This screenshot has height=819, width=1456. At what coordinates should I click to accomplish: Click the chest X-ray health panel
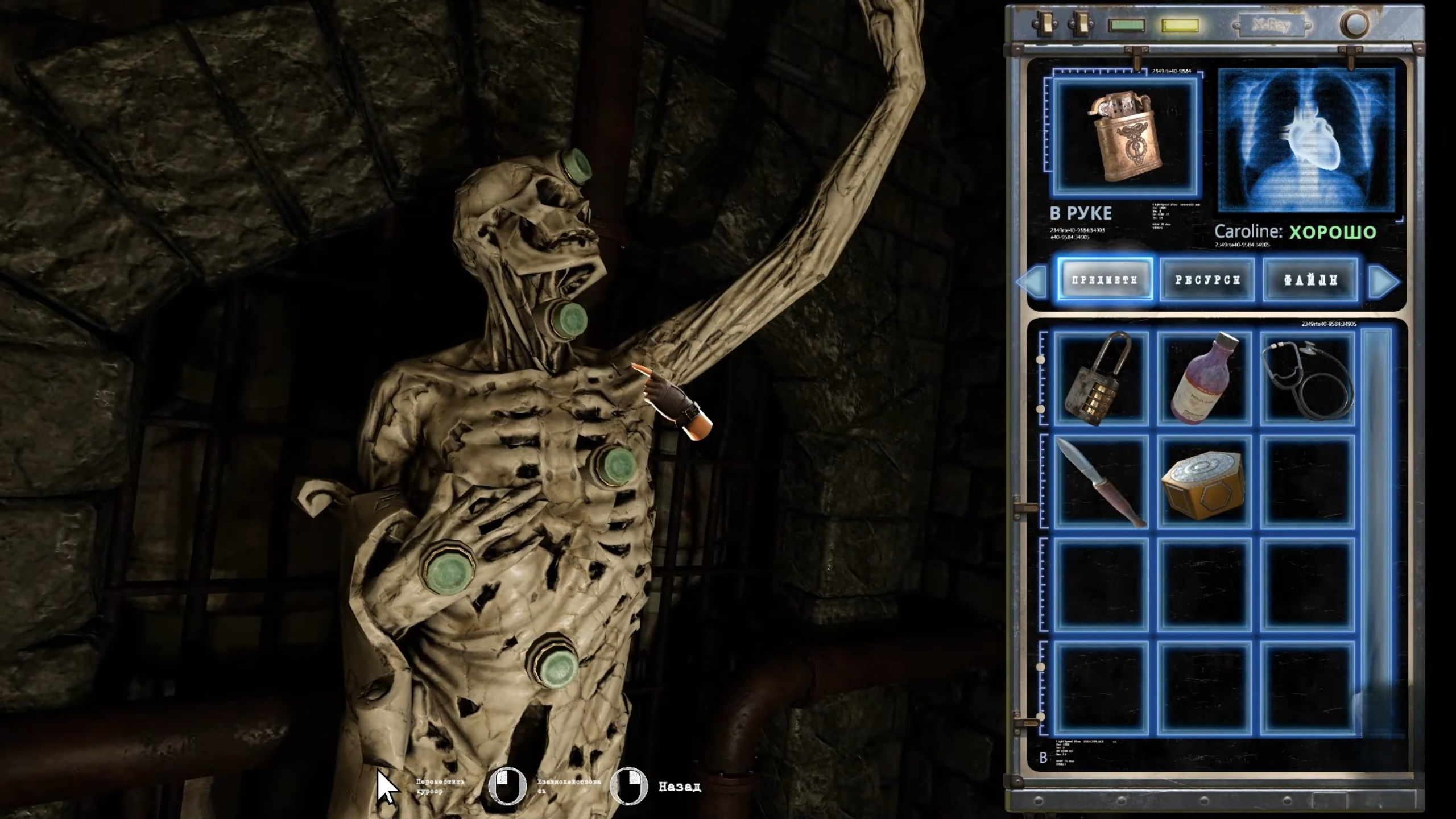(1306, 140)
